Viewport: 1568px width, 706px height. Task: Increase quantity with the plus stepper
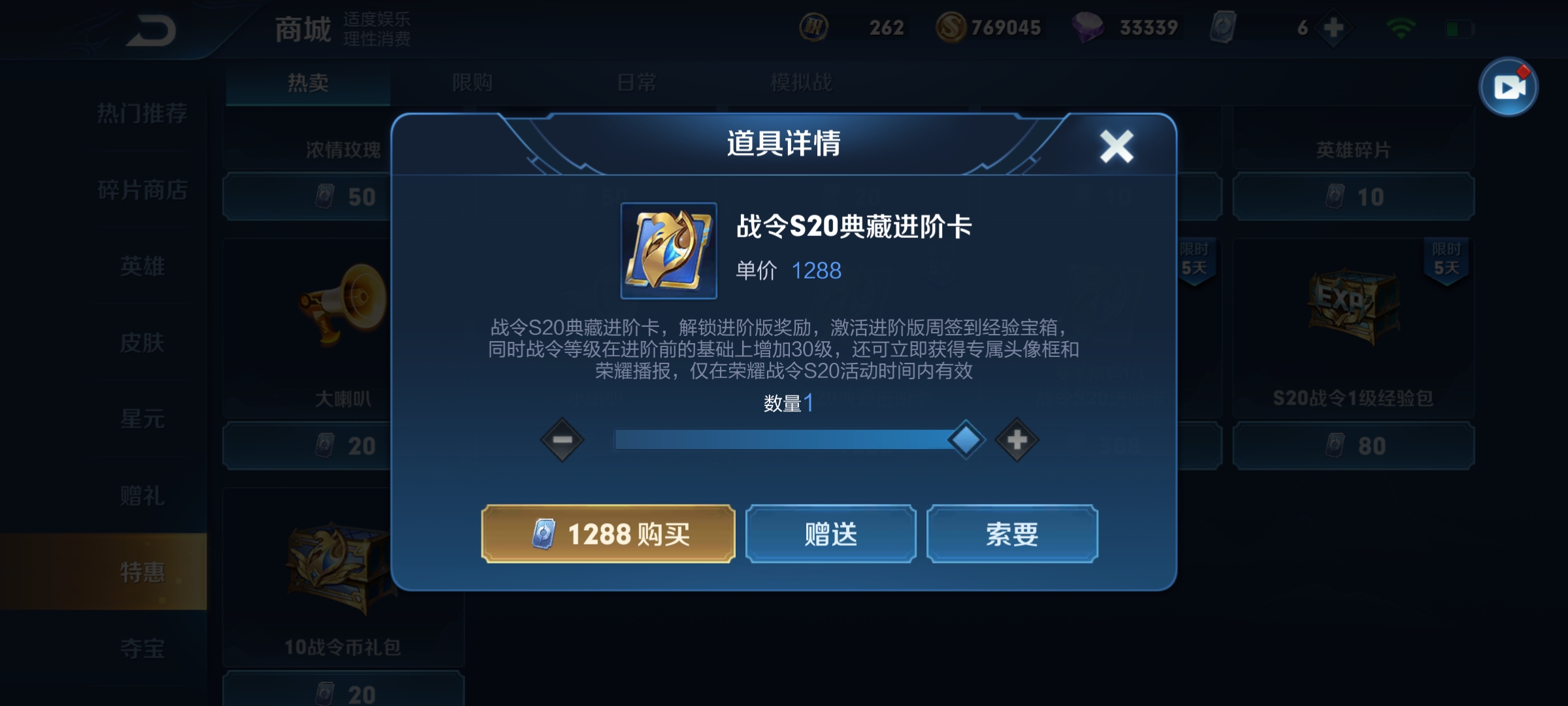point(1017,439)
